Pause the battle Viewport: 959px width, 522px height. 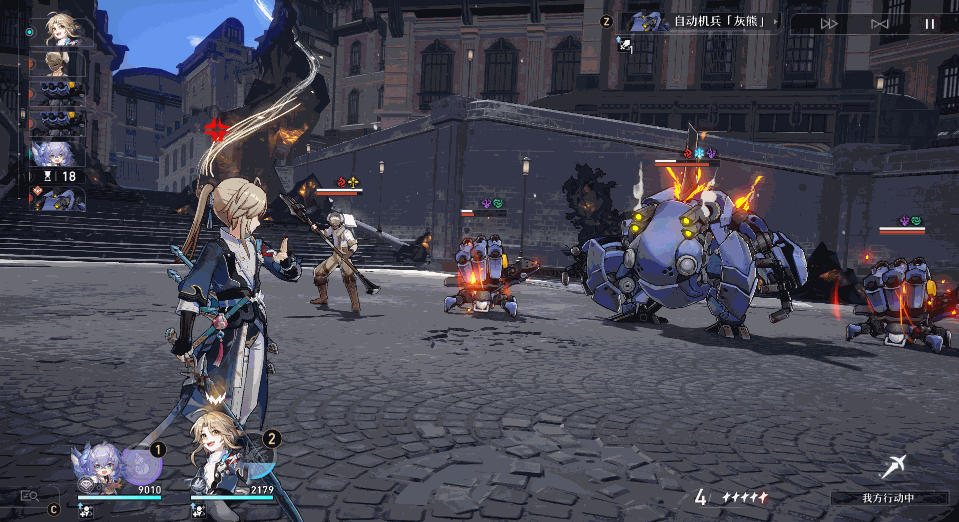pos(929,23)
